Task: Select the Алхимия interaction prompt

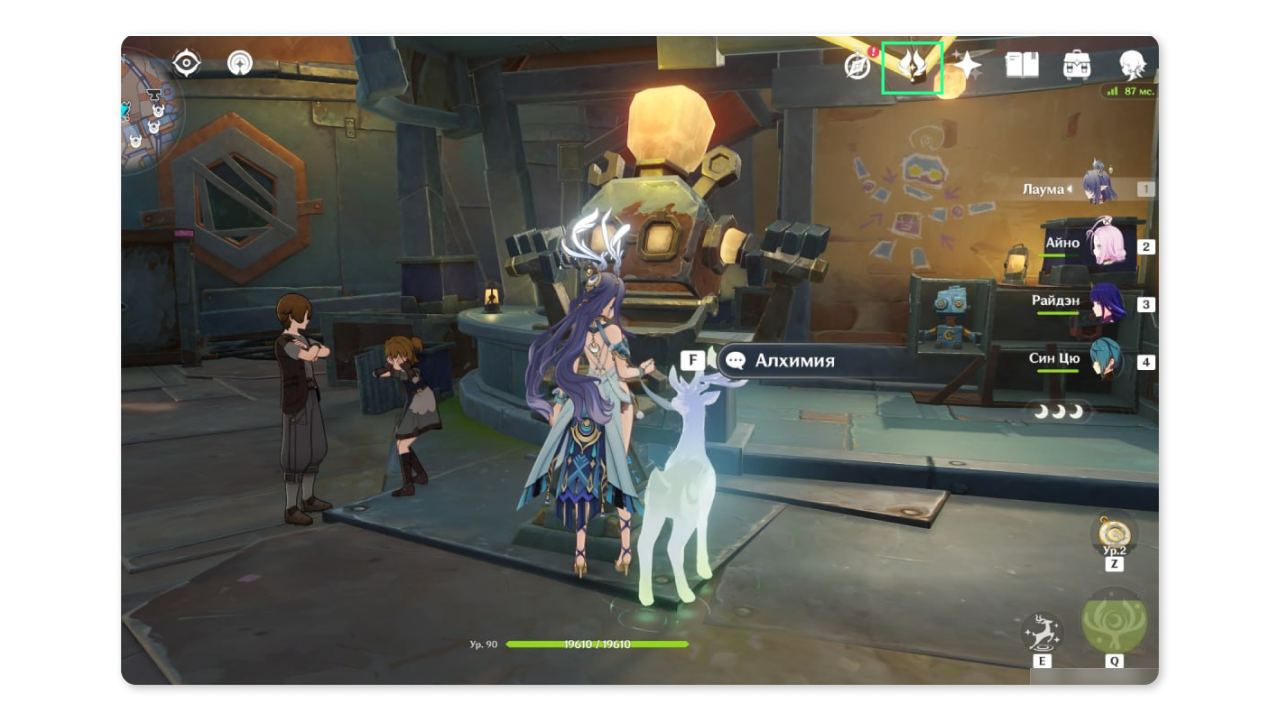Action: pos(795,361)
